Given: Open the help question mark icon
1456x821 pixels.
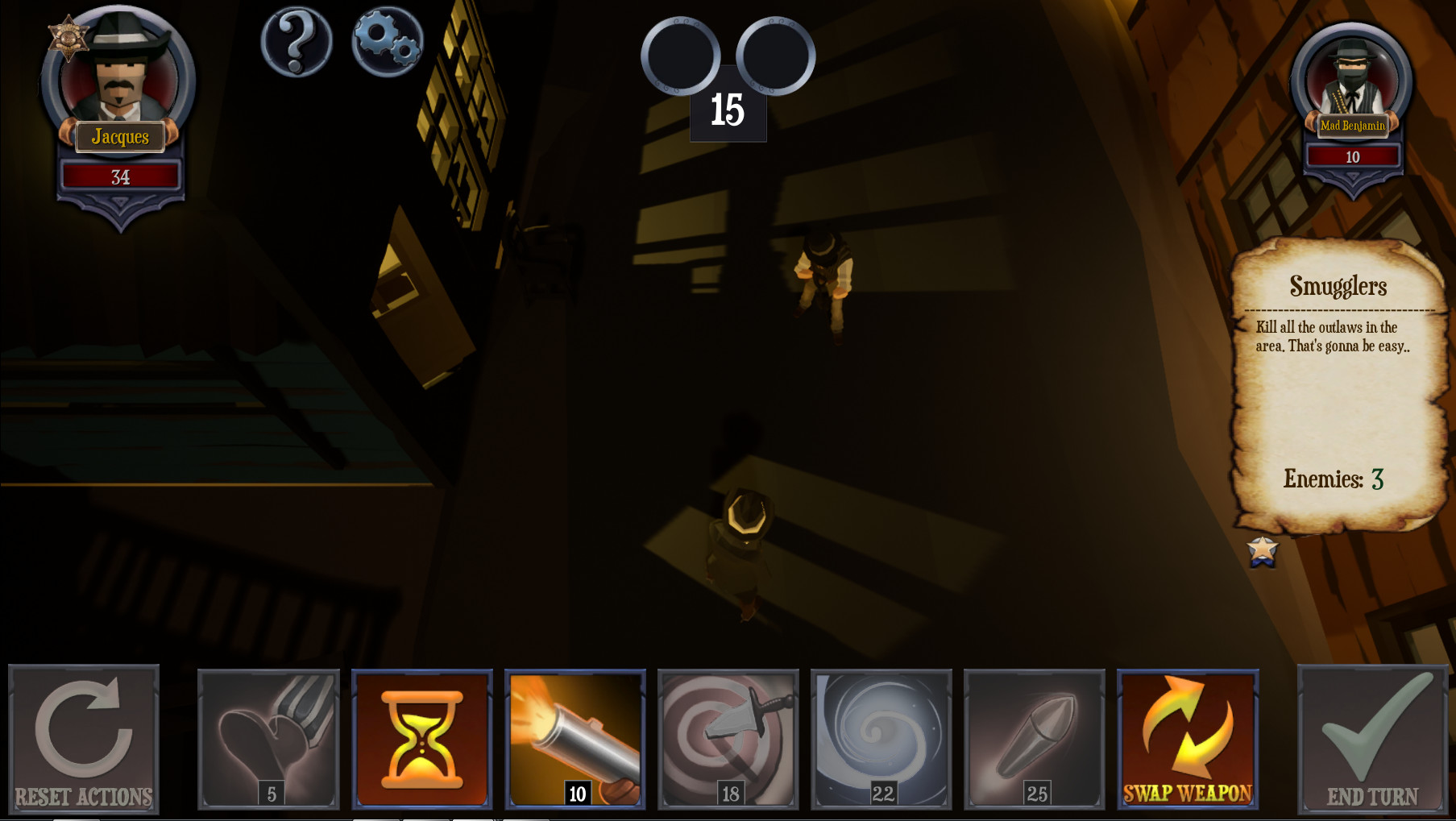Looking at the screenshot, I should pos(296,42).
